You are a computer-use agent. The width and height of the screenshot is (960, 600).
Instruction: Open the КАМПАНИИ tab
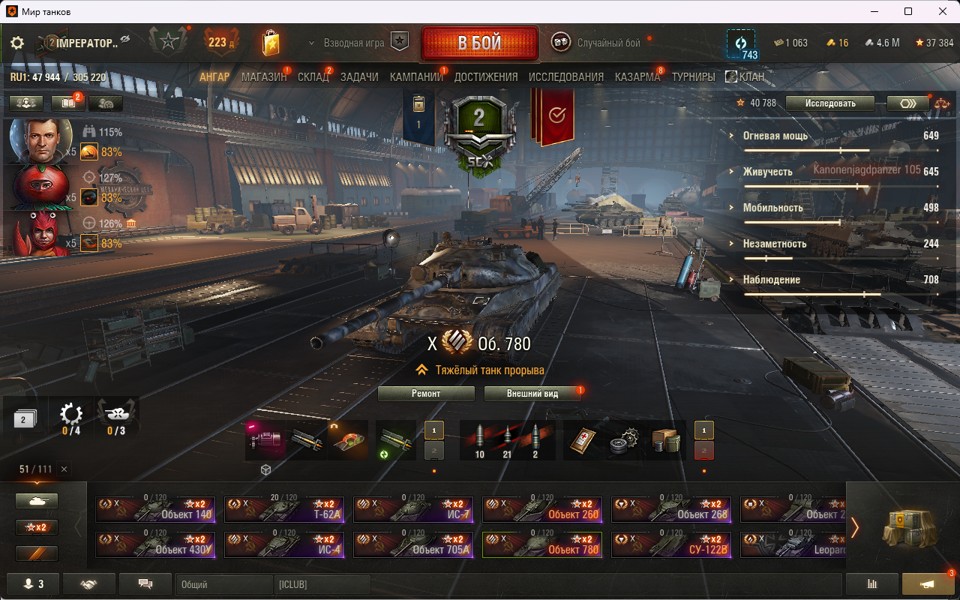416,77
